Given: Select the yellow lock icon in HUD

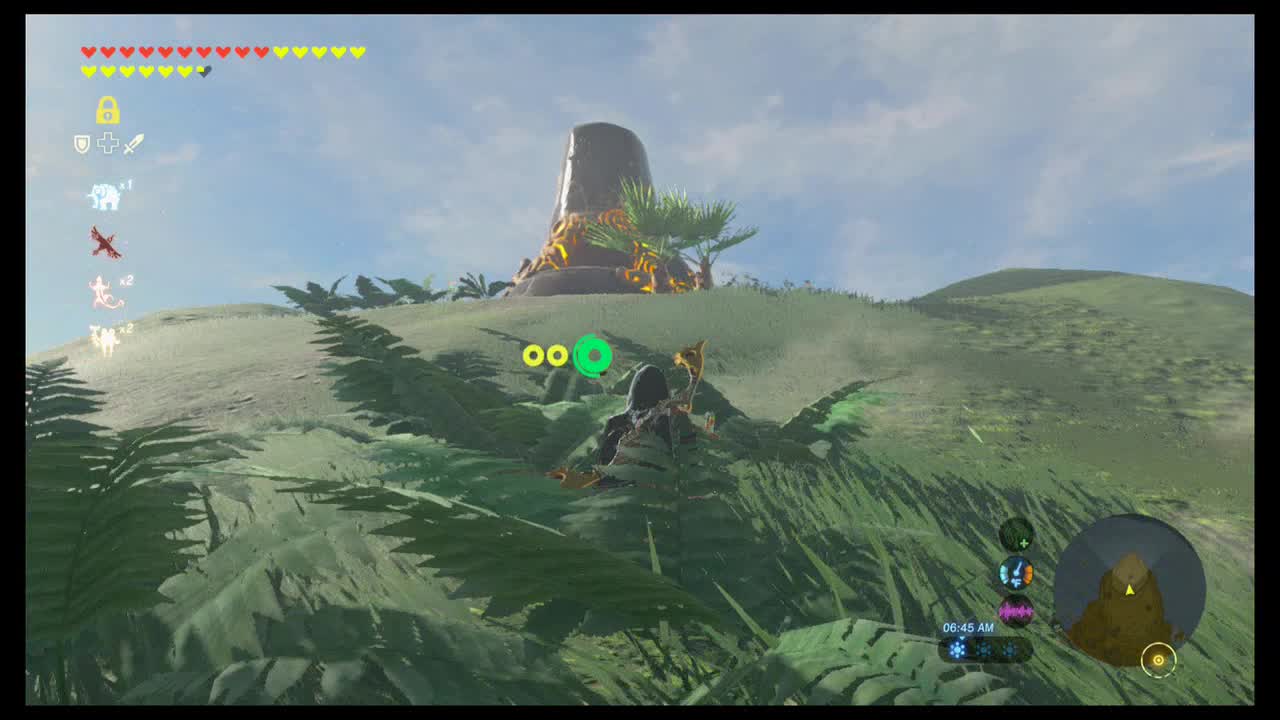Looking at the screenshot, I should tap(106, 110).
